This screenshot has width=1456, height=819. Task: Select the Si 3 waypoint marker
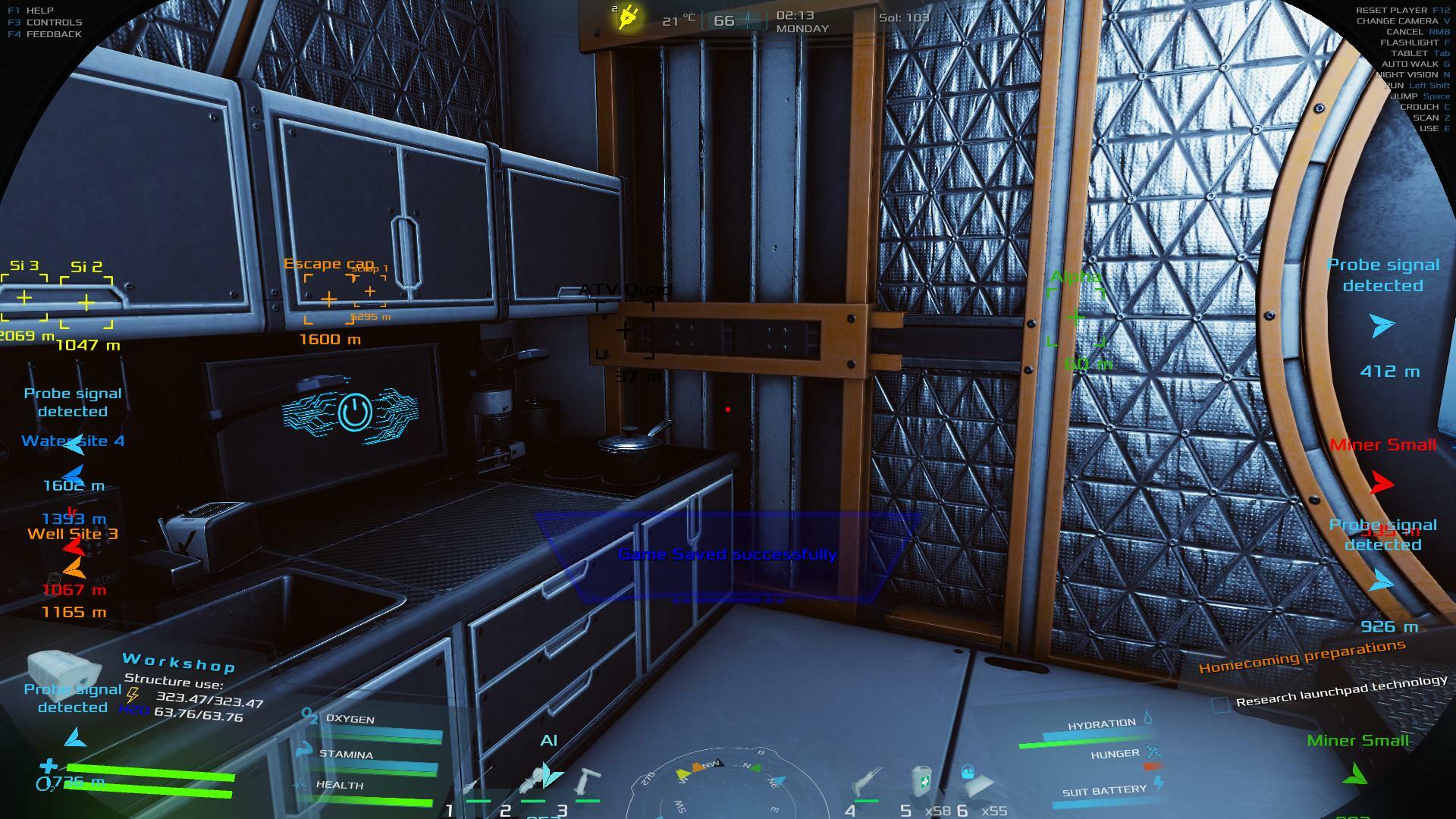(24, 298)
